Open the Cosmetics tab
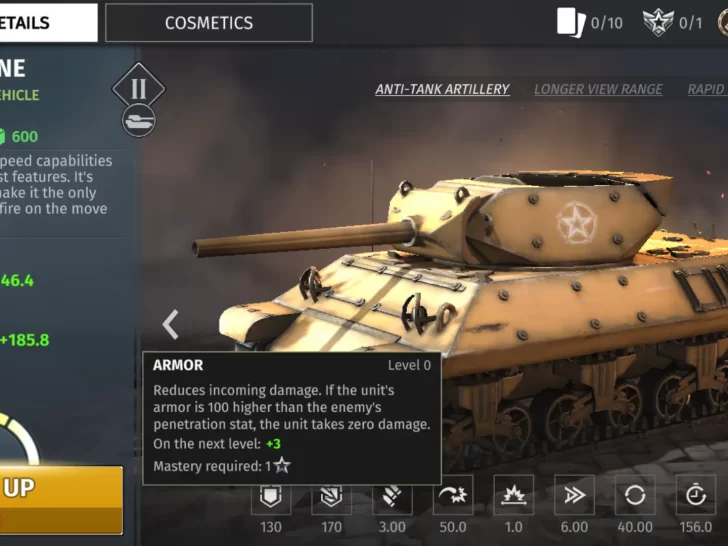Screen dimensions: 728x546 [x=208, y=23]
